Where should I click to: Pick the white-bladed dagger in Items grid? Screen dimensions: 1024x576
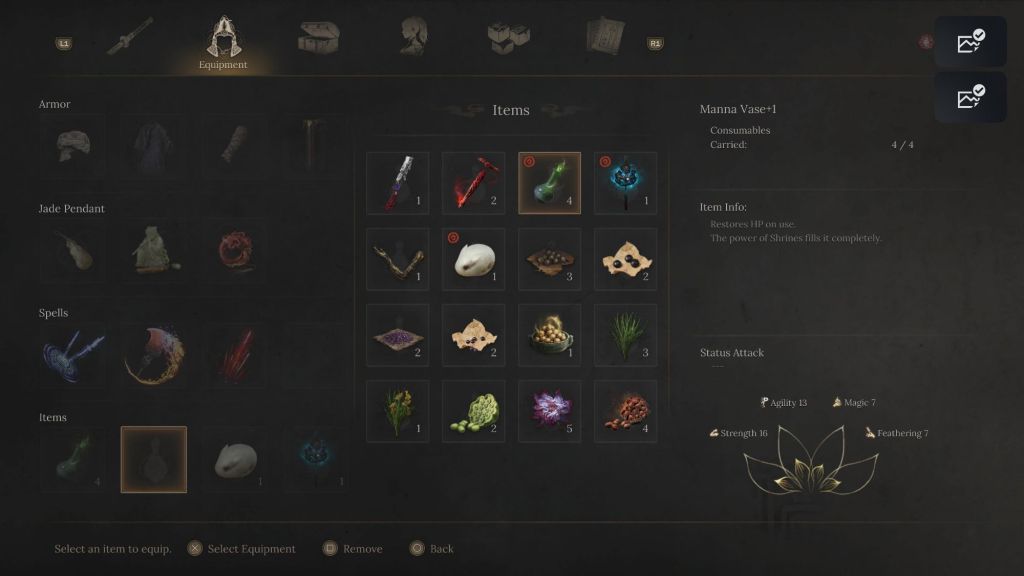(398, 183)
